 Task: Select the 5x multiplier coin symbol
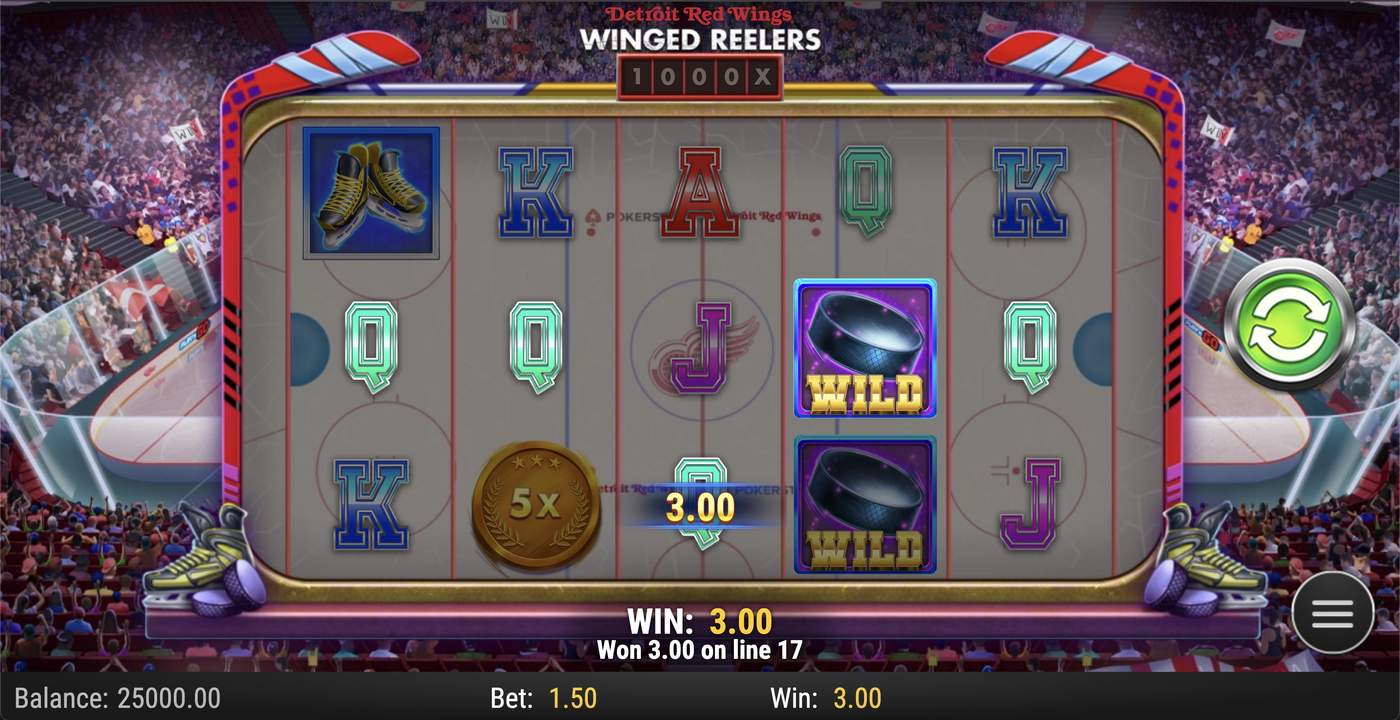pos(535,504)
